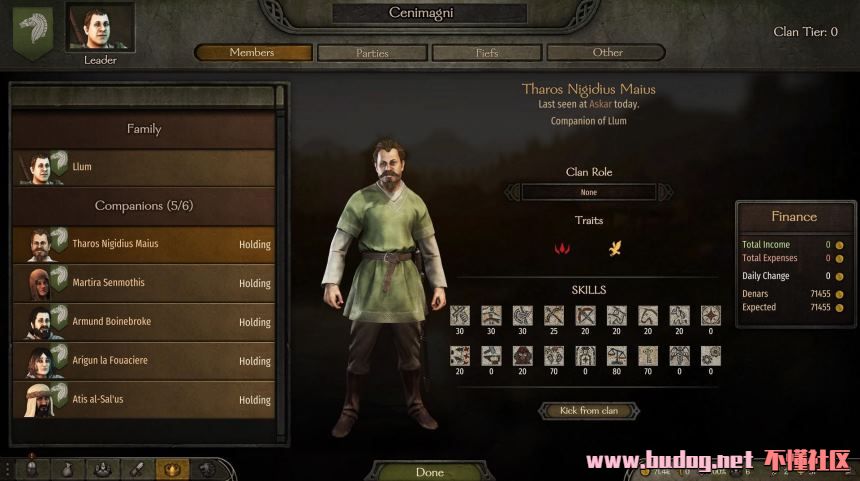Viewport: 860px width, 481px height.
Task: Select family member Llum in the list
Action: coord(145,167)
